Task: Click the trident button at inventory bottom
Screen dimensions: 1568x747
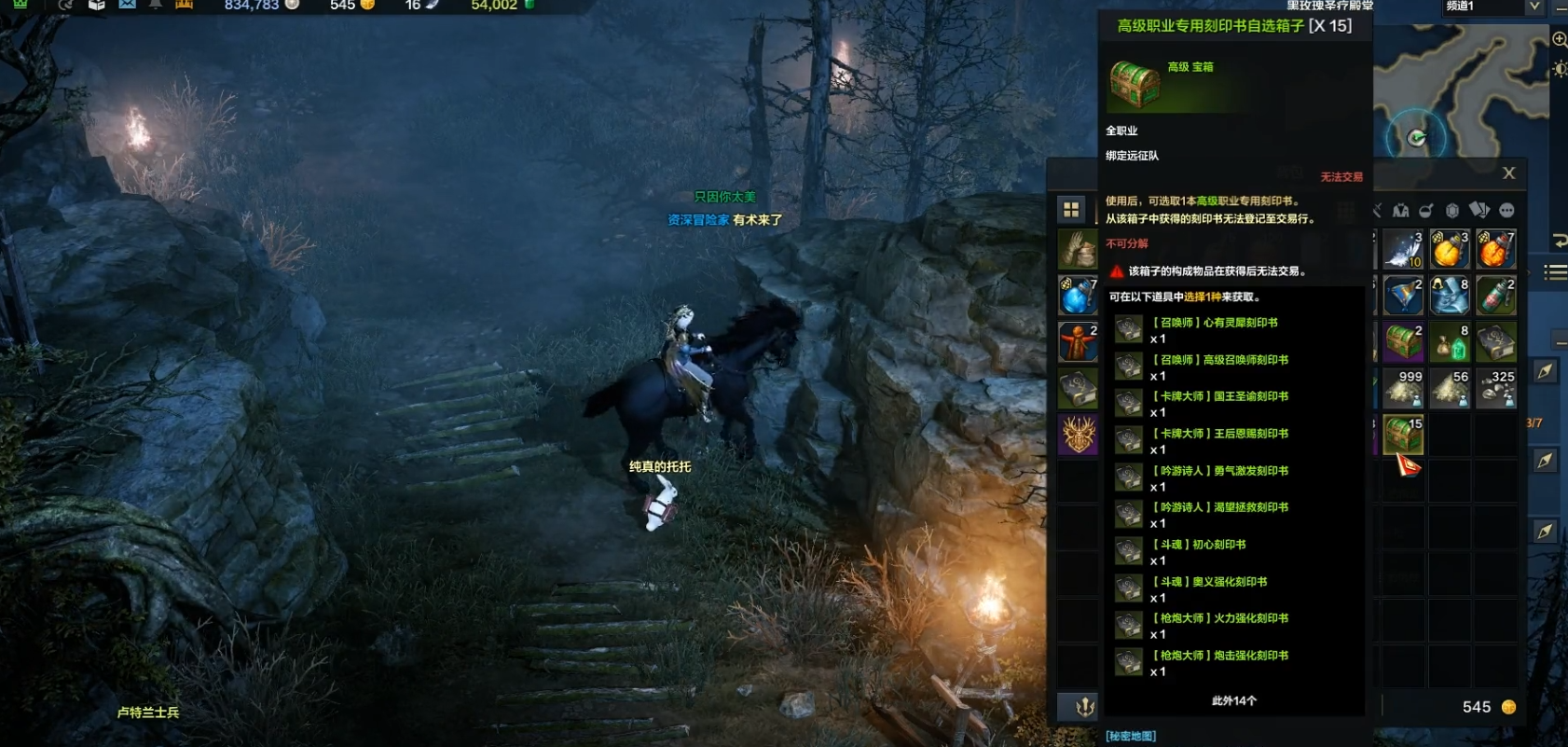Action: (1084, 707)
